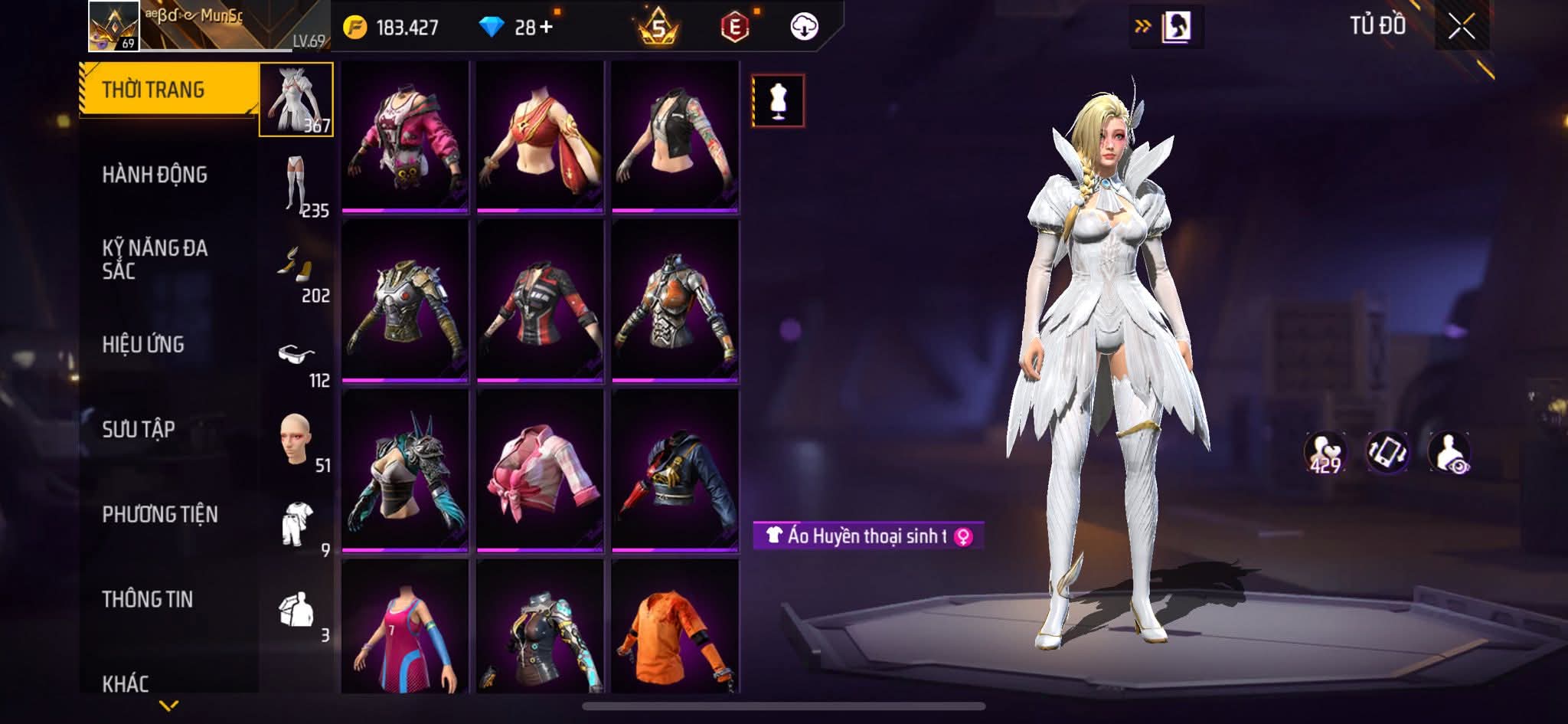Select the pink tied plaid shirt
1568x724 pixels.
point(540,469)
